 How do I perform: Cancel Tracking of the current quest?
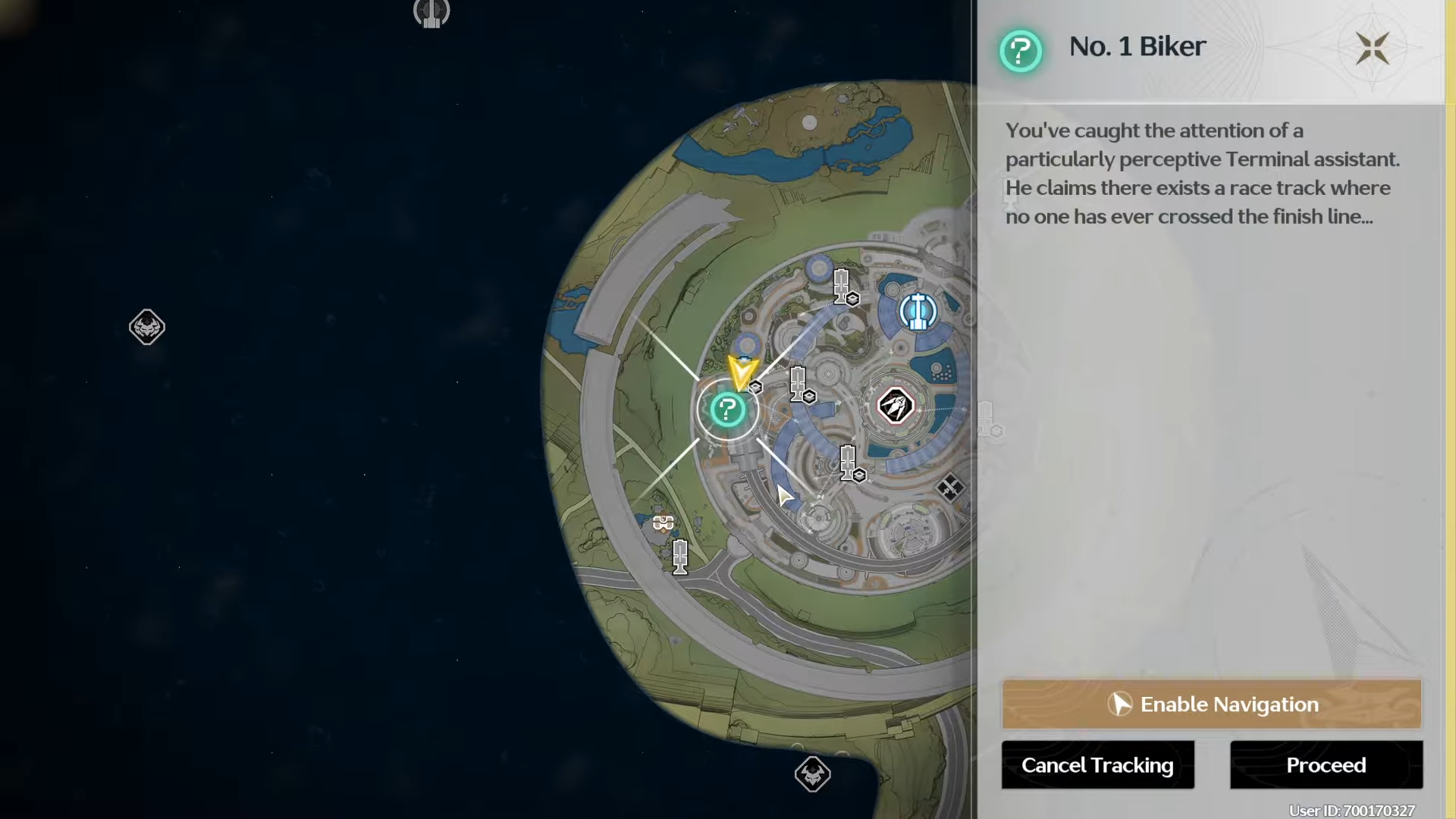pyautogui.click(x=1097, y=765)
